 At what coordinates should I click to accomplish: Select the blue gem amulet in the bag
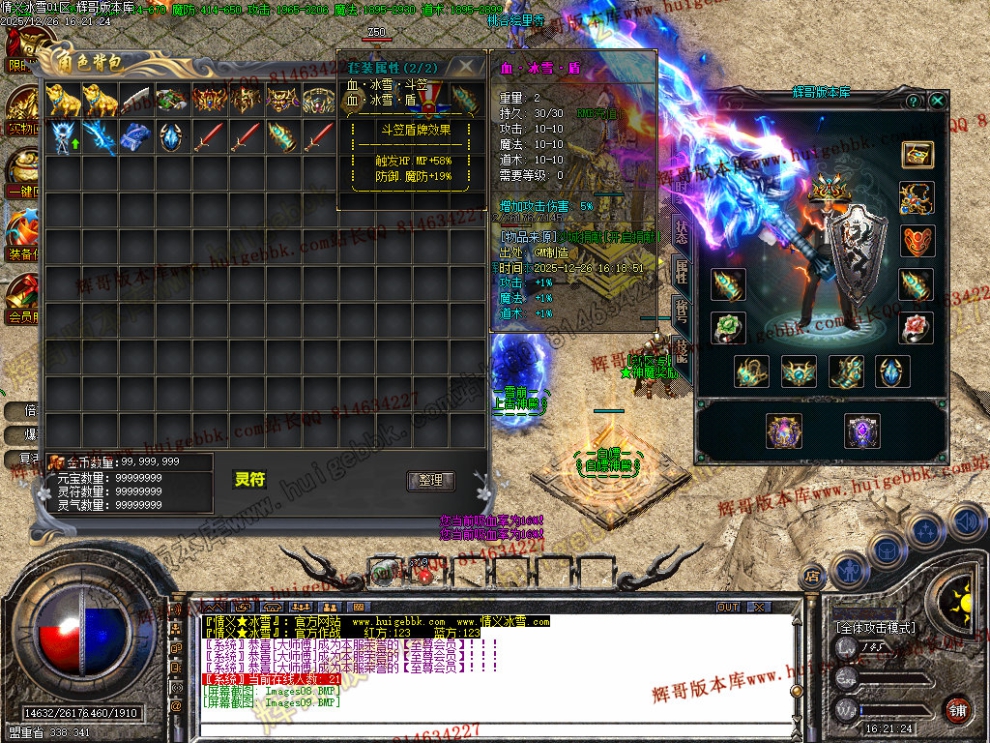(171, 137)
